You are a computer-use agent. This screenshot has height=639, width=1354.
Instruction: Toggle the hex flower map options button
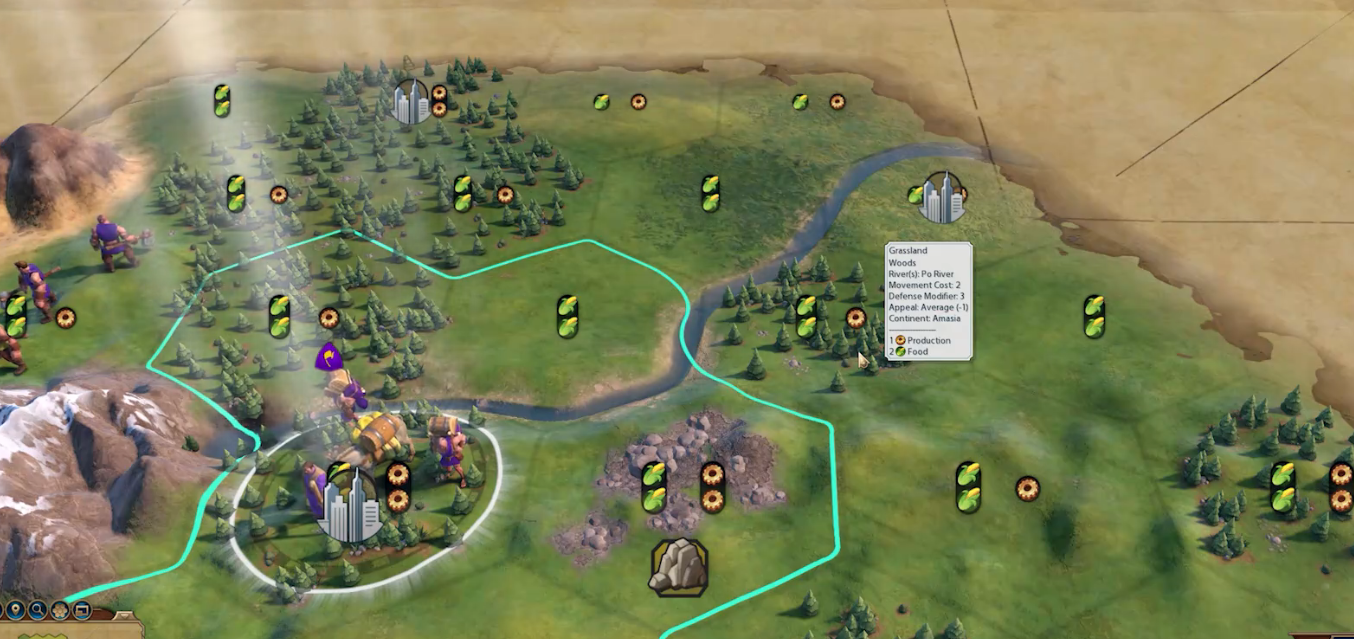tap(60, 610)
